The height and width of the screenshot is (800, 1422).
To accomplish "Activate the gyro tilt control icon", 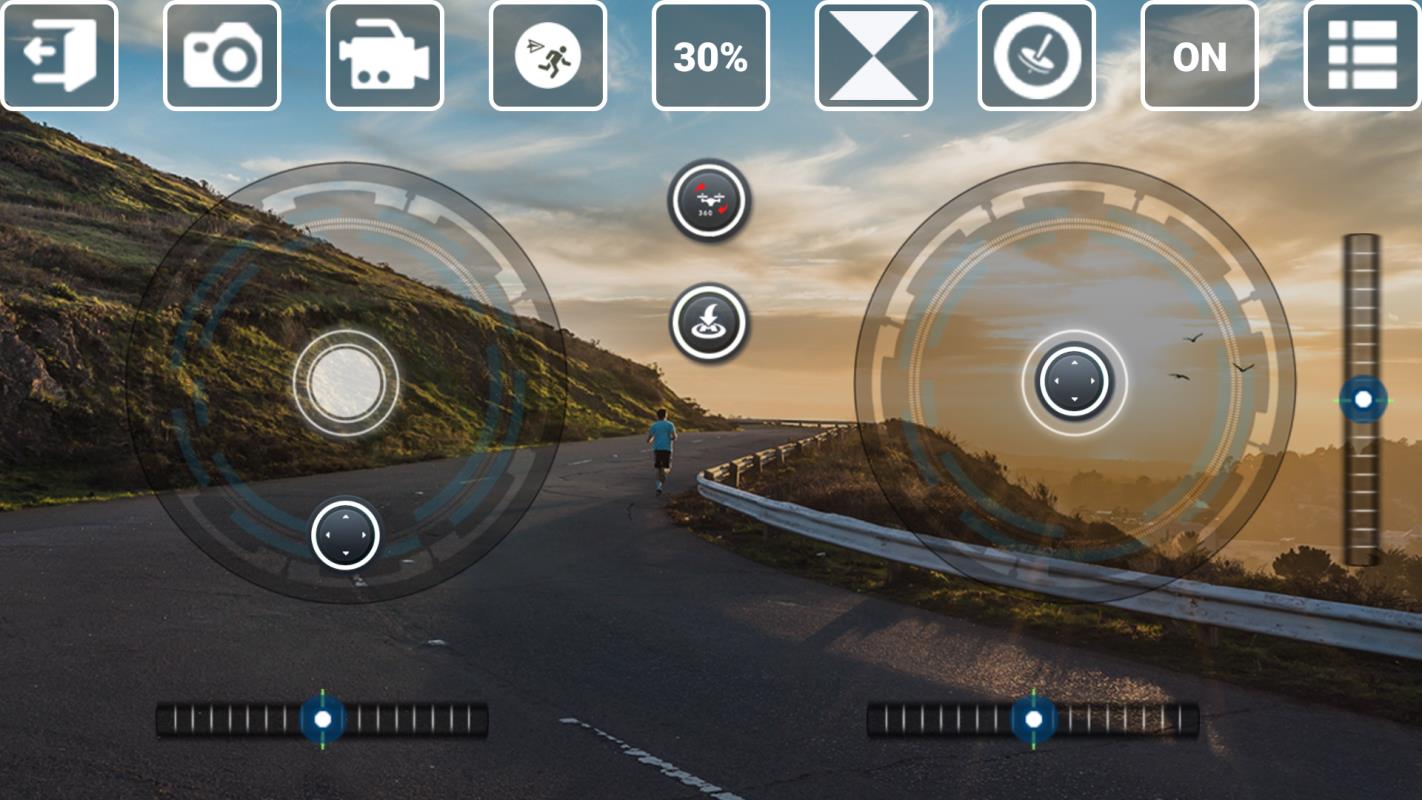I will [x=1037, y=56].
